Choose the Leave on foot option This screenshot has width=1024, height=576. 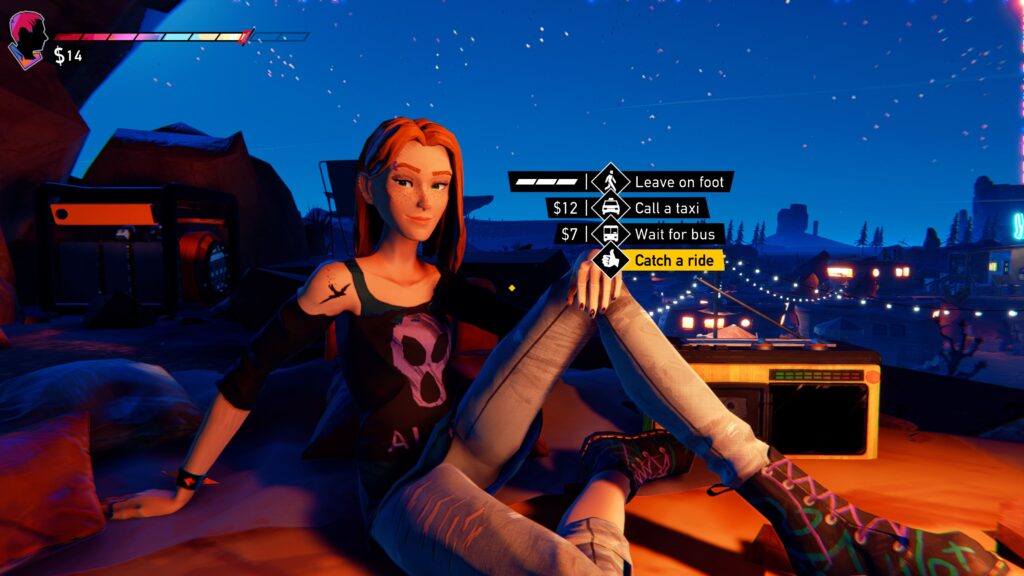tap(682, 182)
